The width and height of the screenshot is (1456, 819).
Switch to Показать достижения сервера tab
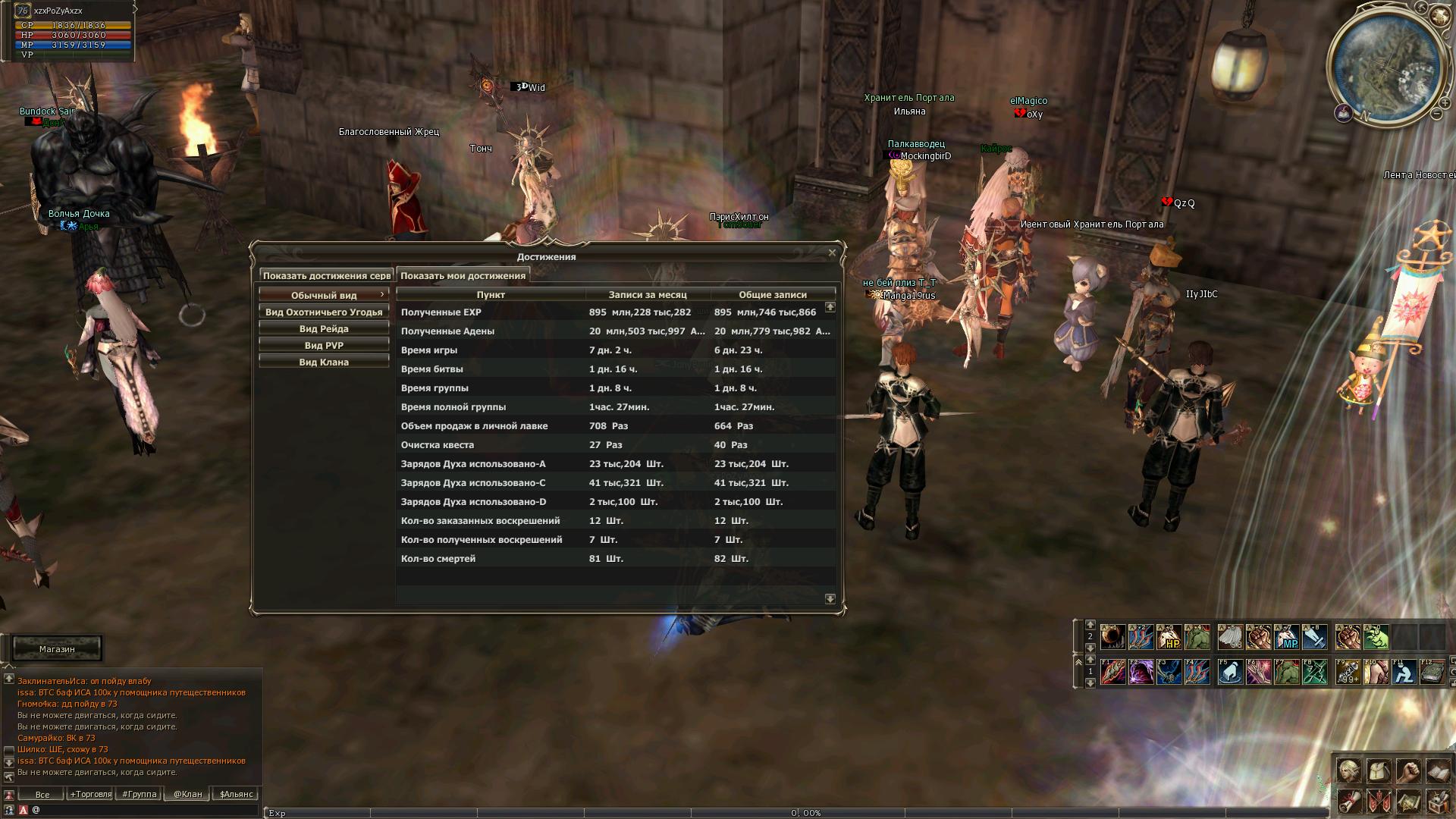pos(327,276)
